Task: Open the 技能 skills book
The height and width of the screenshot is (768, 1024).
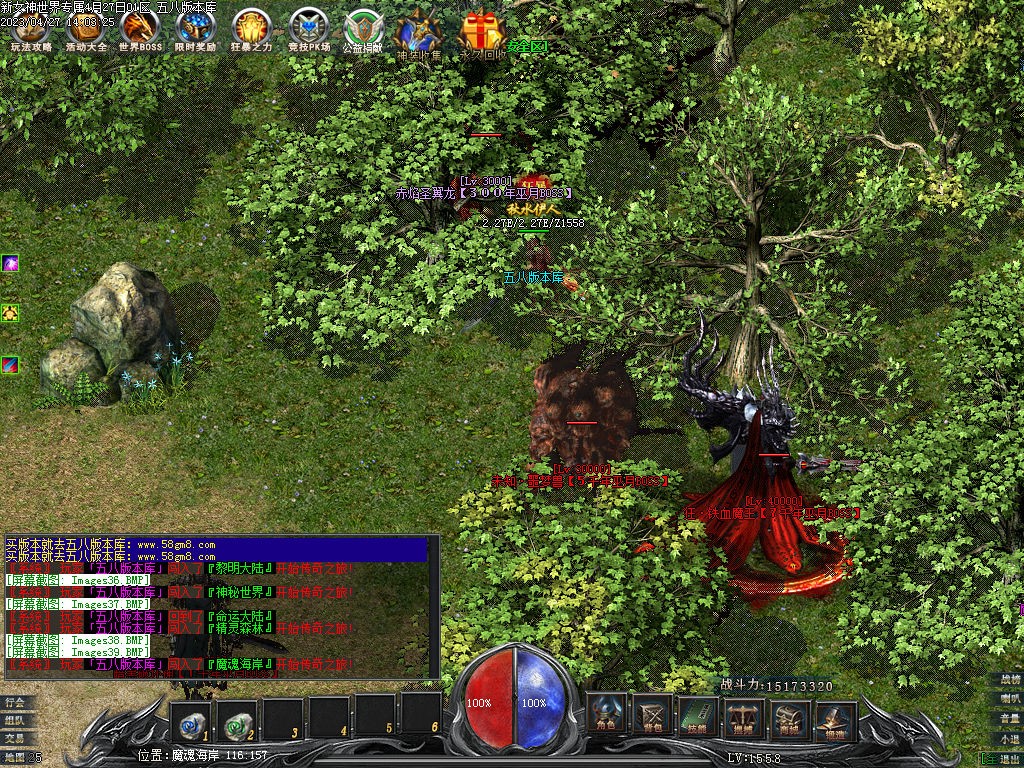Action: [699, 716]
